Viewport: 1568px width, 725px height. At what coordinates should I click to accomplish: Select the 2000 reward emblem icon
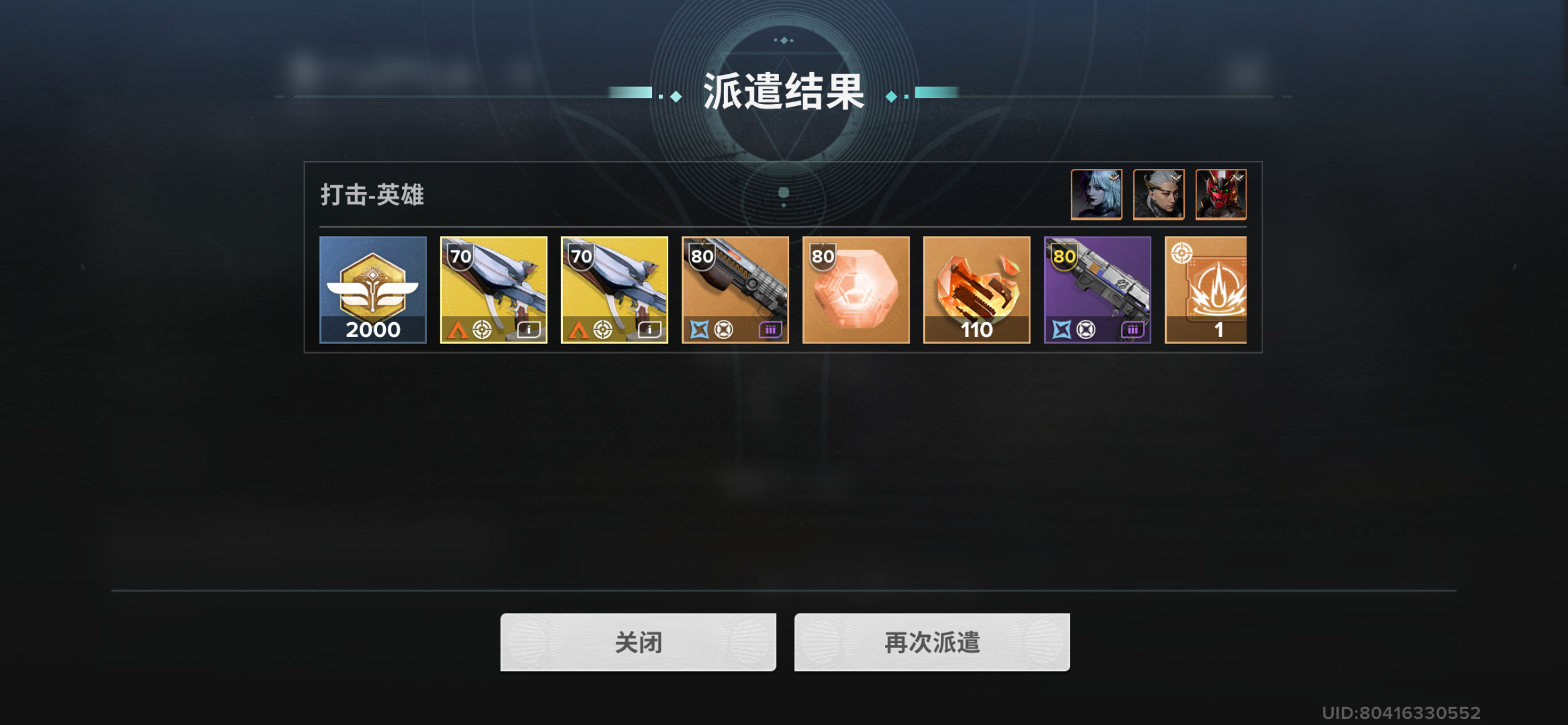click(x=372, y=289)
